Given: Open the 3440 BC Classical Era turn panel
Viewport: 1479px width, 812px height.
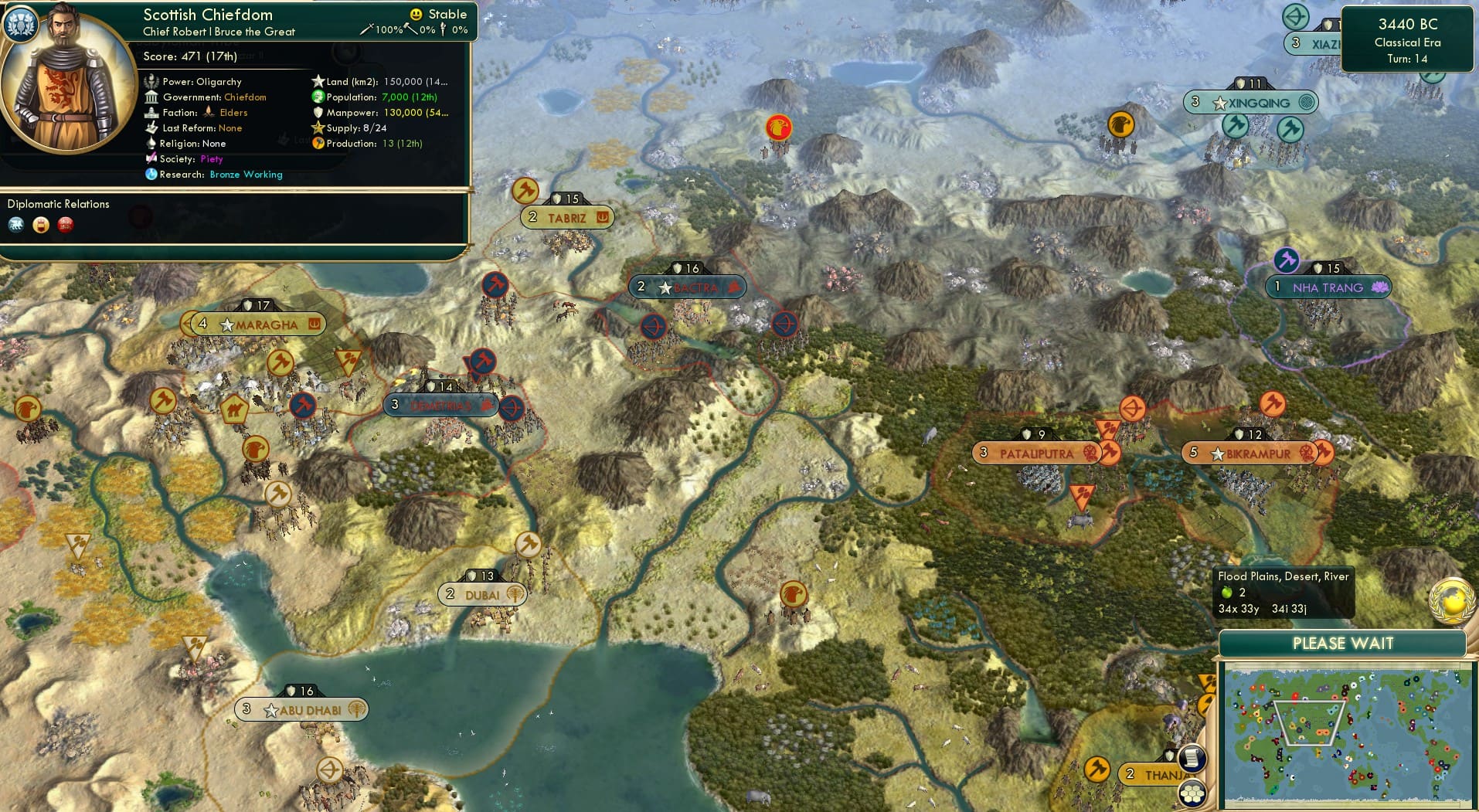Looking at the screenshot, I should click(x=1406, y=40).
